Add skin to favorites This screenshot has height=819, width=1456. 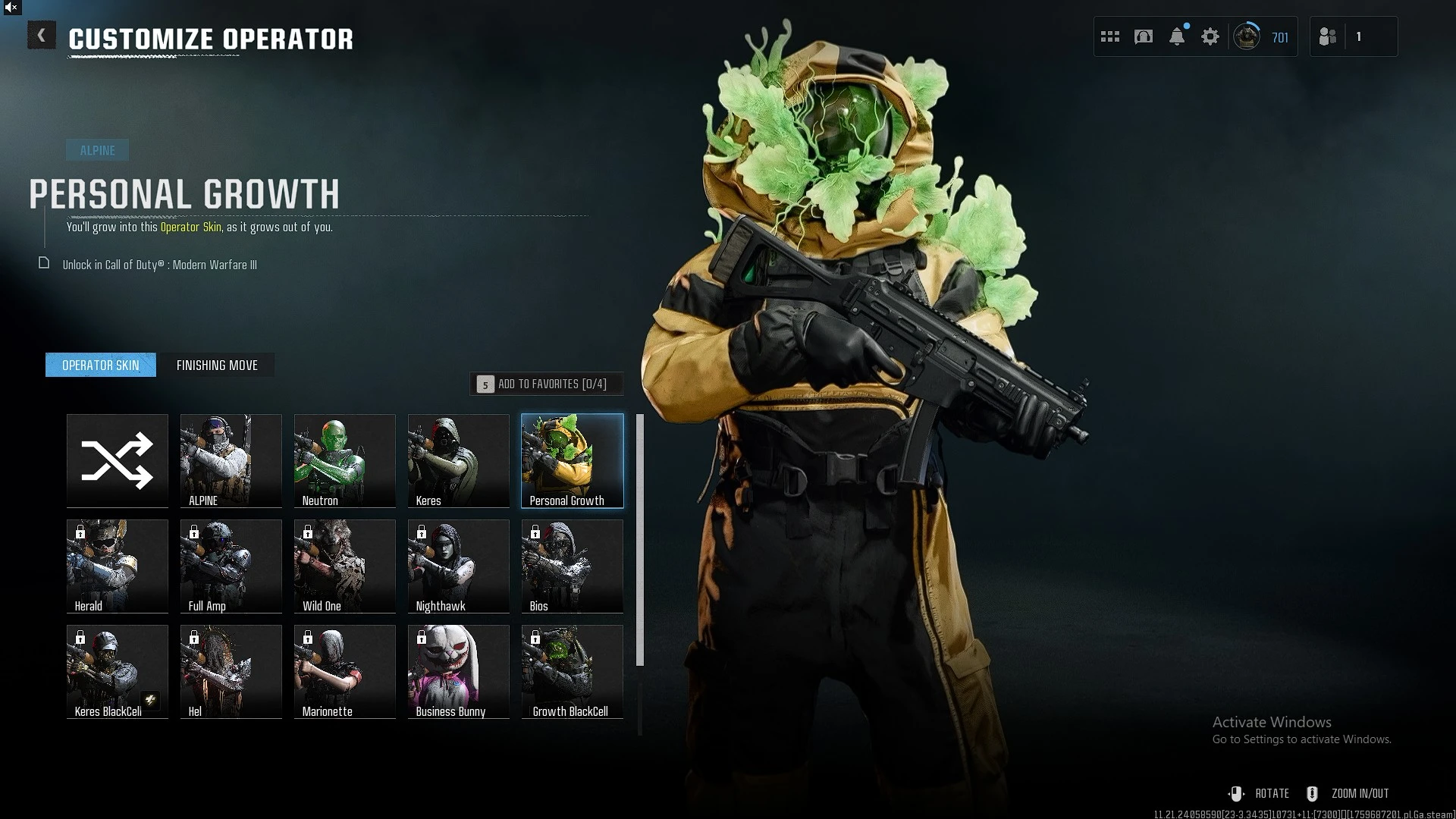546,384
